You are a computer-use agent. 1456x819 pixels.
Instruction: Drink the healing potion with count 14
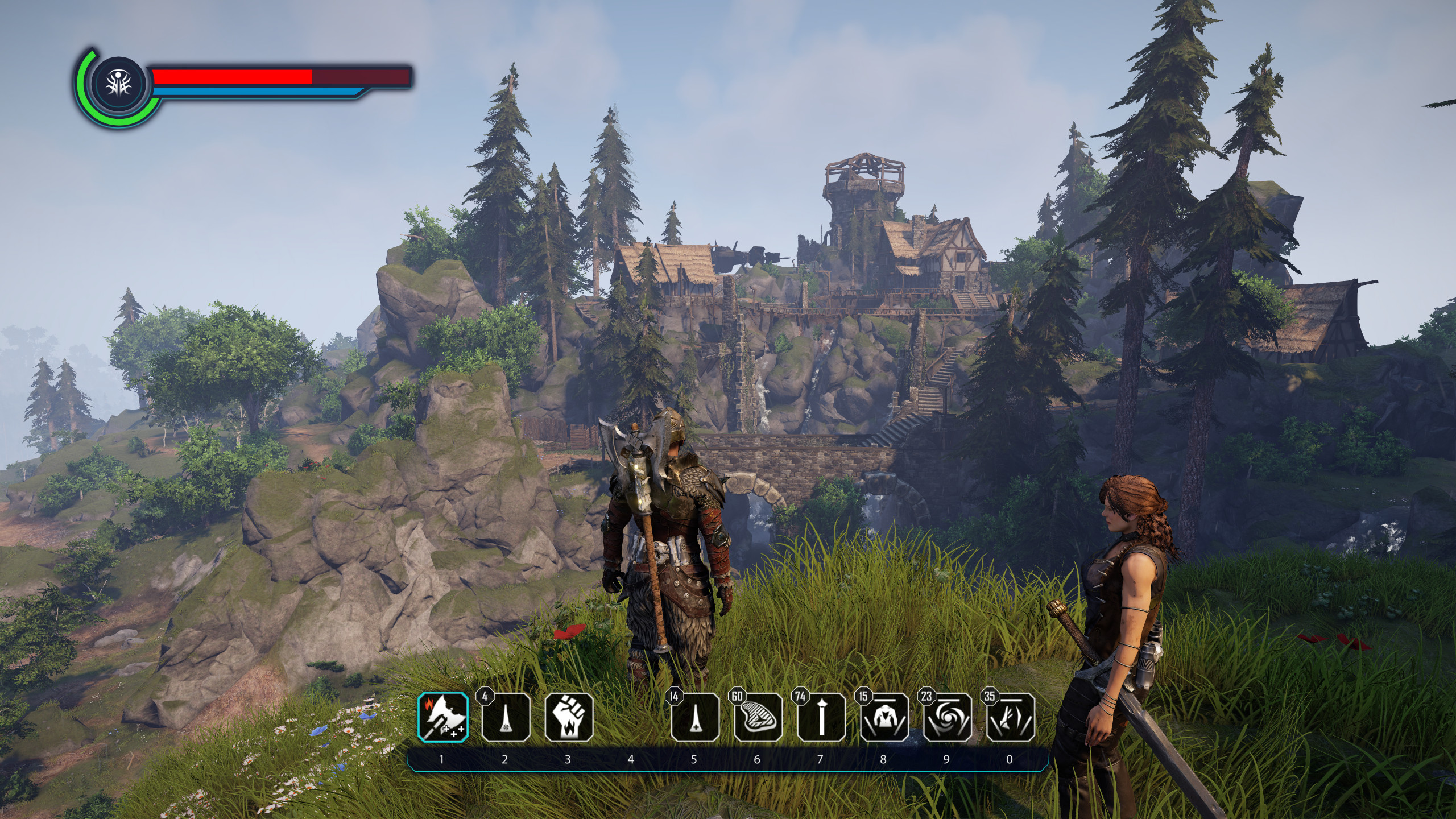tap(695, 717)
